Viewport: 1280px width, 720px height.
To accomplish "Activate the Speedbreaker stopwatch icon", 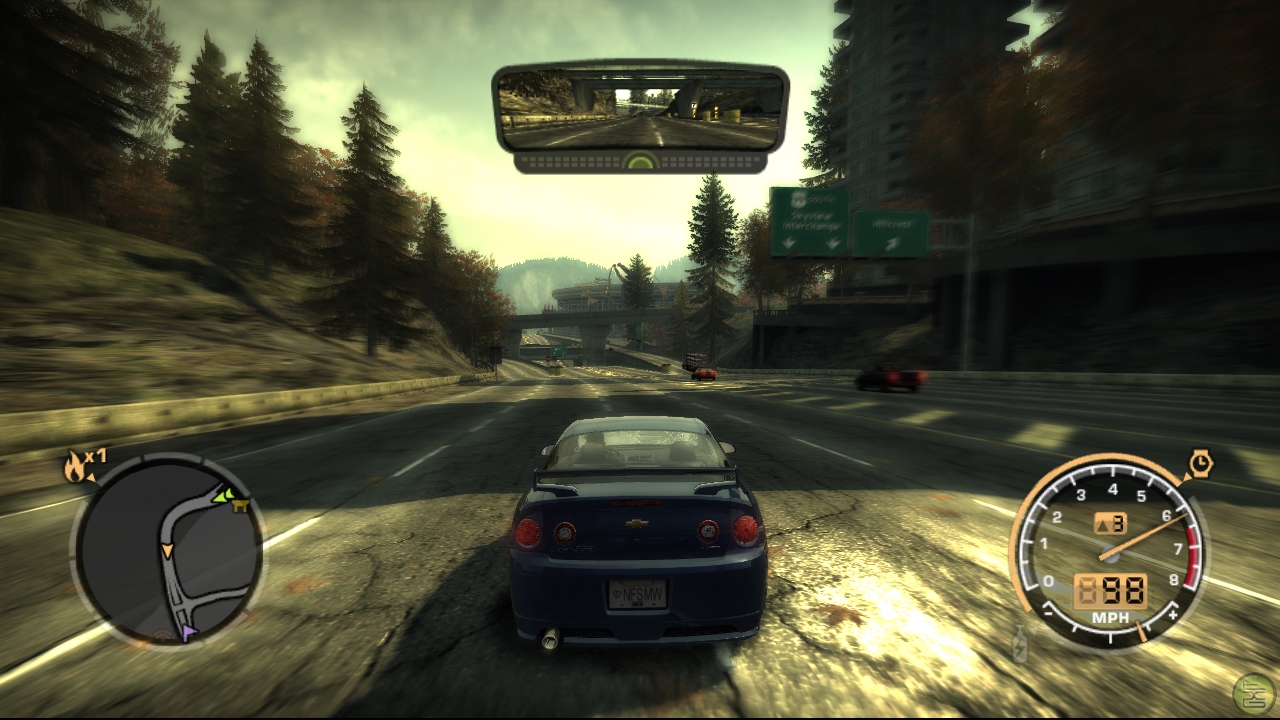I will pos(1200,464).
